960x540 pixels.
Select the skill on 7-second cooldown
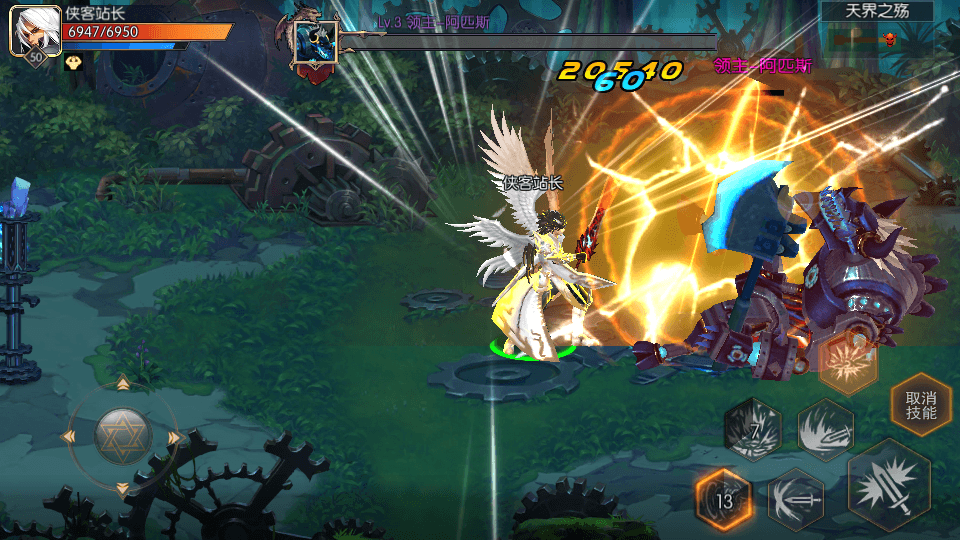[752, 429]
